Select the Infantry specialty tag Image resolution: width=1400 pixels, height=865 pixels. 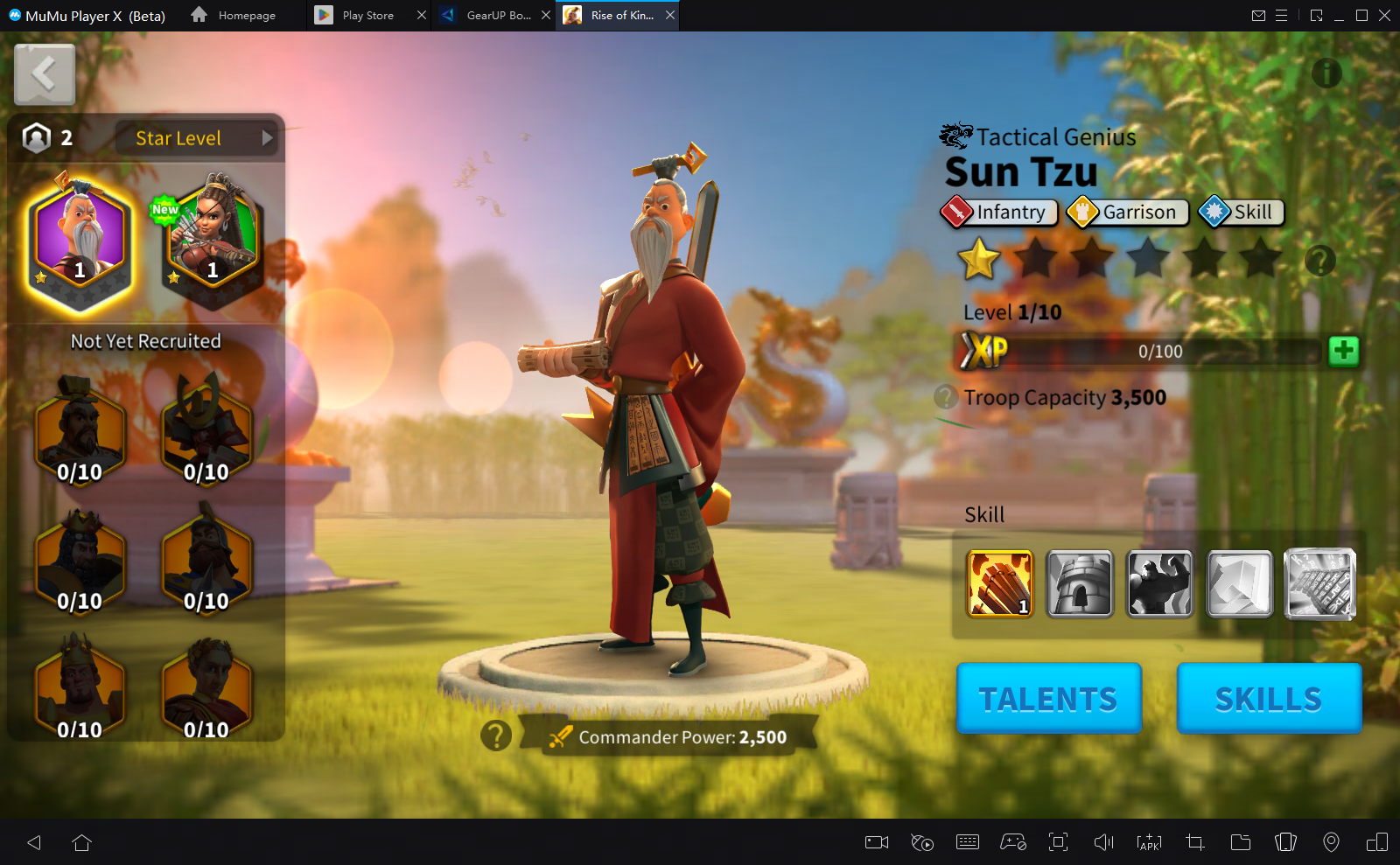pyautogui.click(x=999, y=213)
